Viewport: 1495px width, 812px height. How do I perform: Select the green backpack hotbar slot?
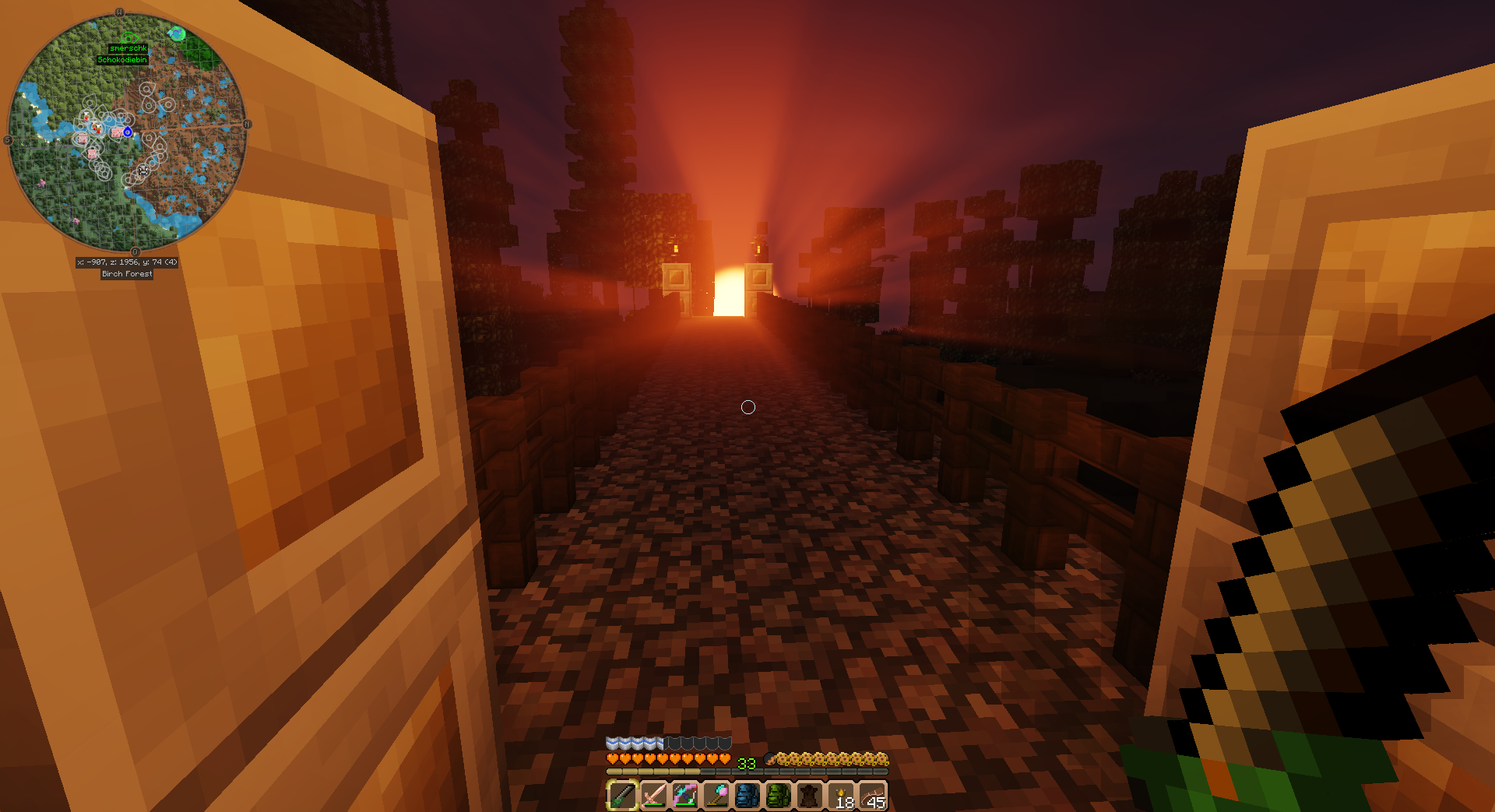778,795
